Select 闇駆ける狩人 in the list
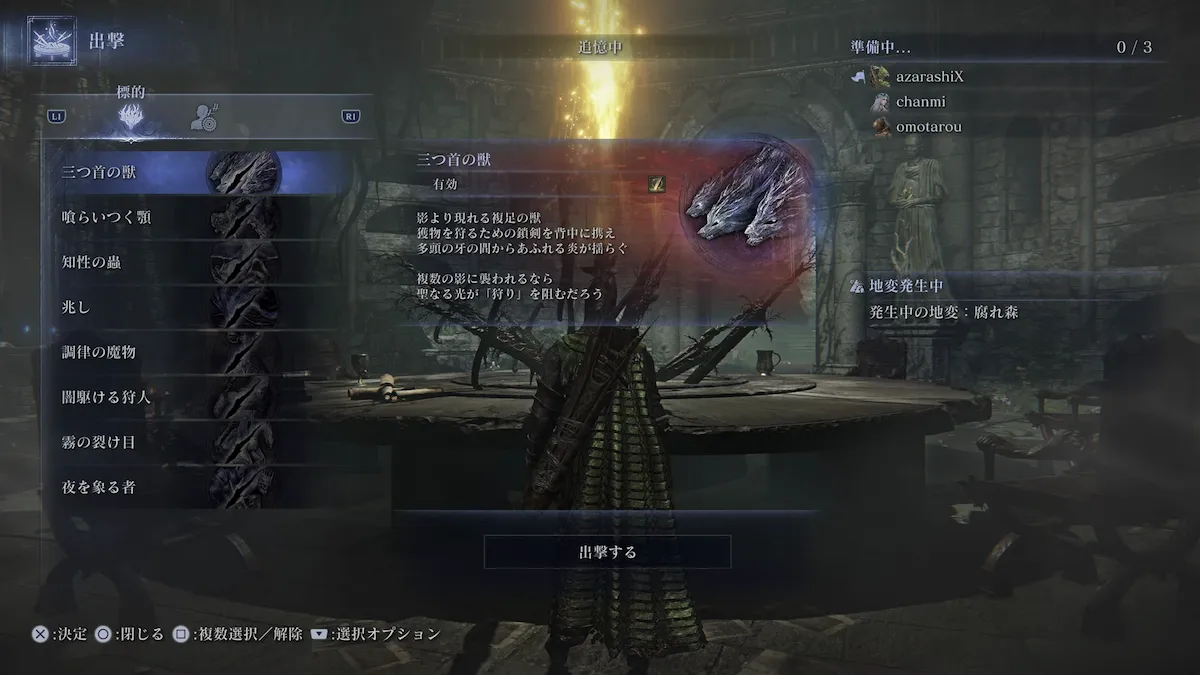1200x675 pixels. point(200,397)
